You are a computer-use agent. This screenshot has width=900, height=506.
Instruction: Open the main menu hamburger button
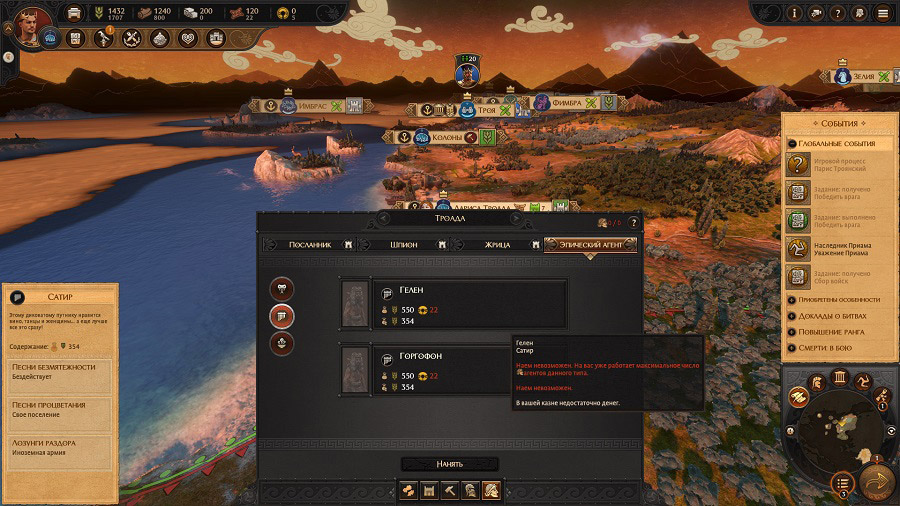882,13
